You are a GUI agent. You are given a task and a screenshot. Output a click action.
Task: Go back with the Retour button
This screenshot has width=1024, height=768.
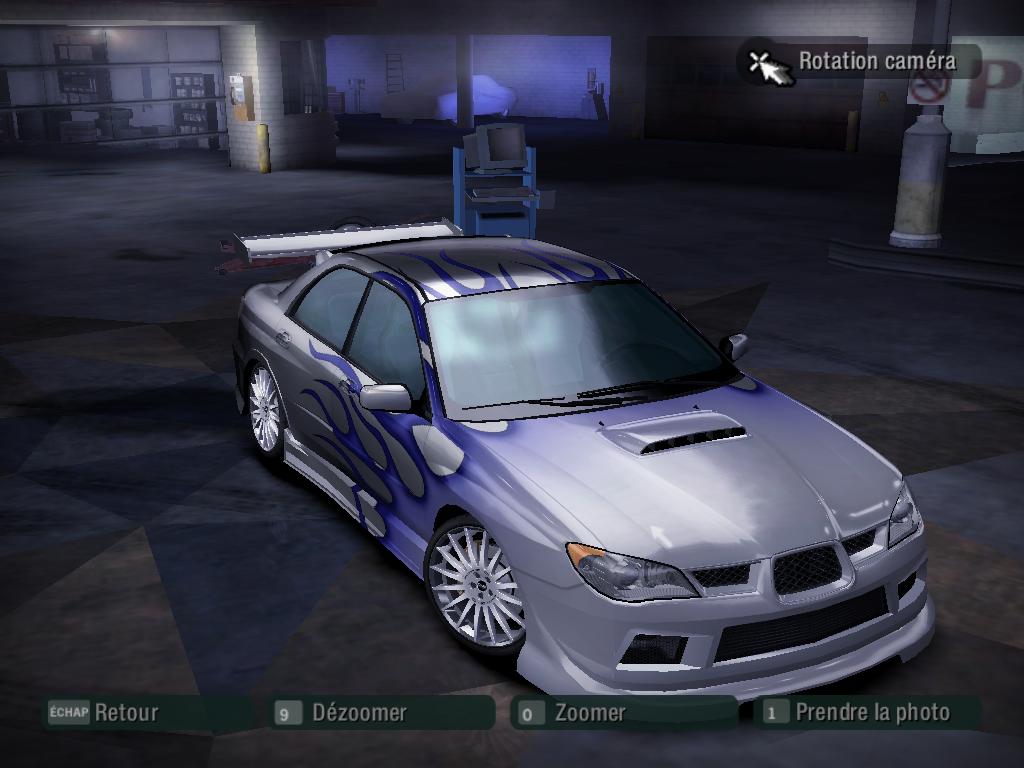click(x=125, y=713)
